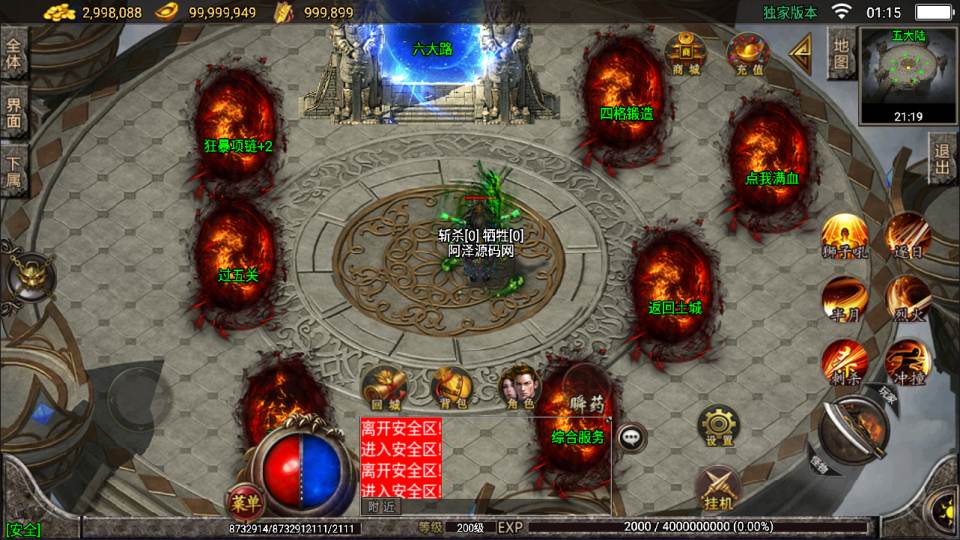Activate the 刺杀 skill
Image resolution: width=960 pixels, height=540 pixels.
tap(844, 361)
